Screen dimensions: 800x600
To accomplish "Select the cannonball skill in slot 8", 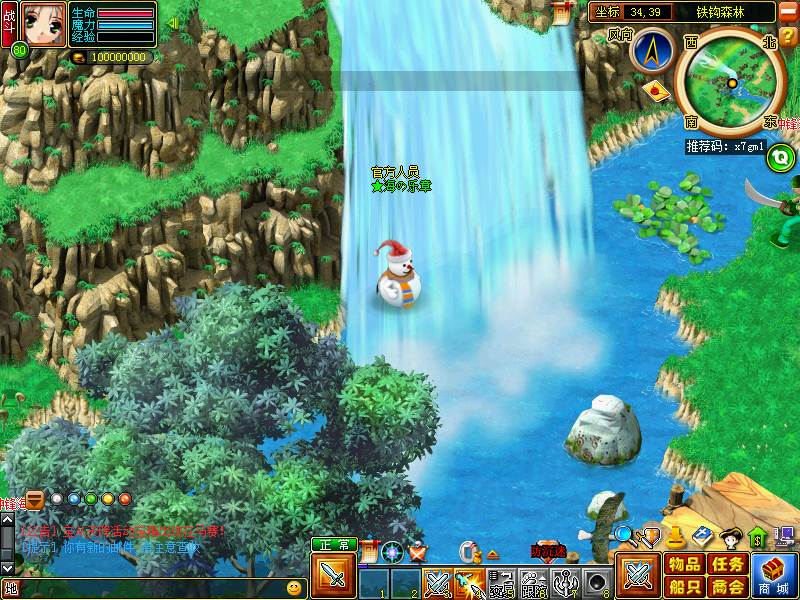I will tap(598, 582).
